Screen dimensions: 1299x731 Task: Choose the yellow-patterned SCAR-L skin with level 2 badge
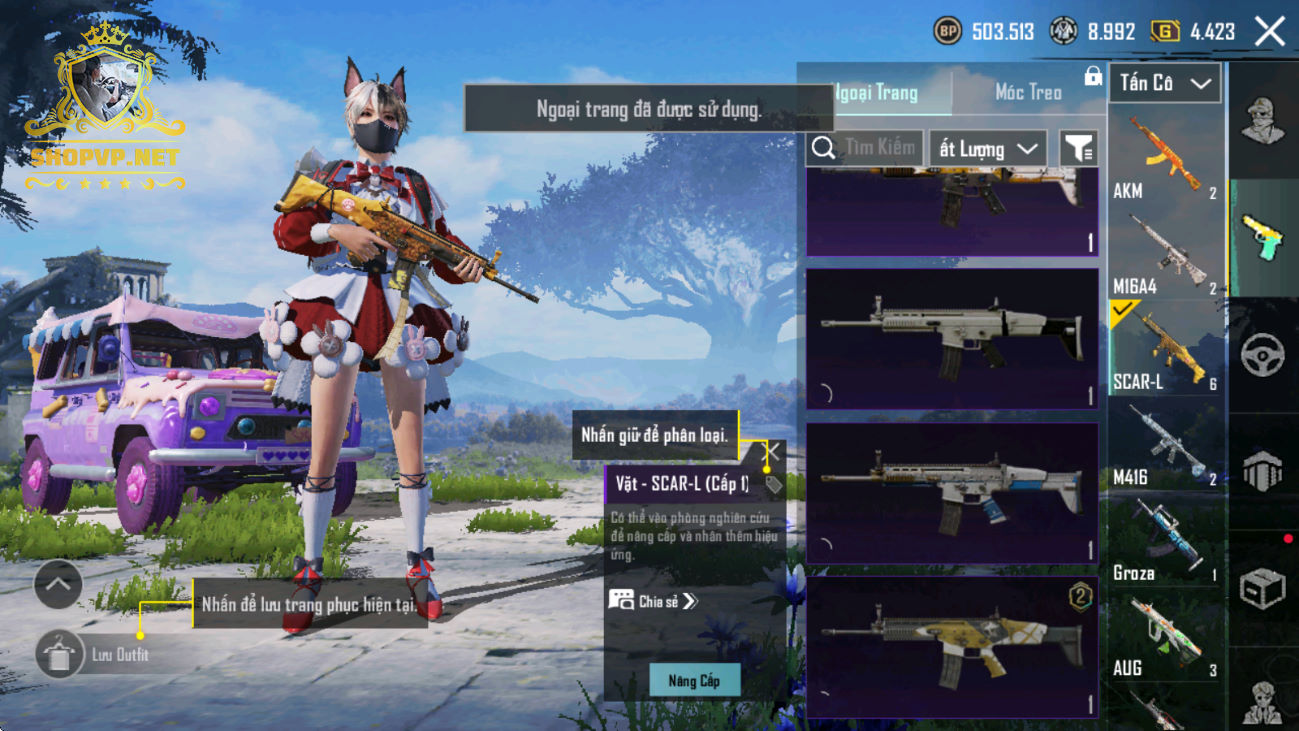click(951, 646)
